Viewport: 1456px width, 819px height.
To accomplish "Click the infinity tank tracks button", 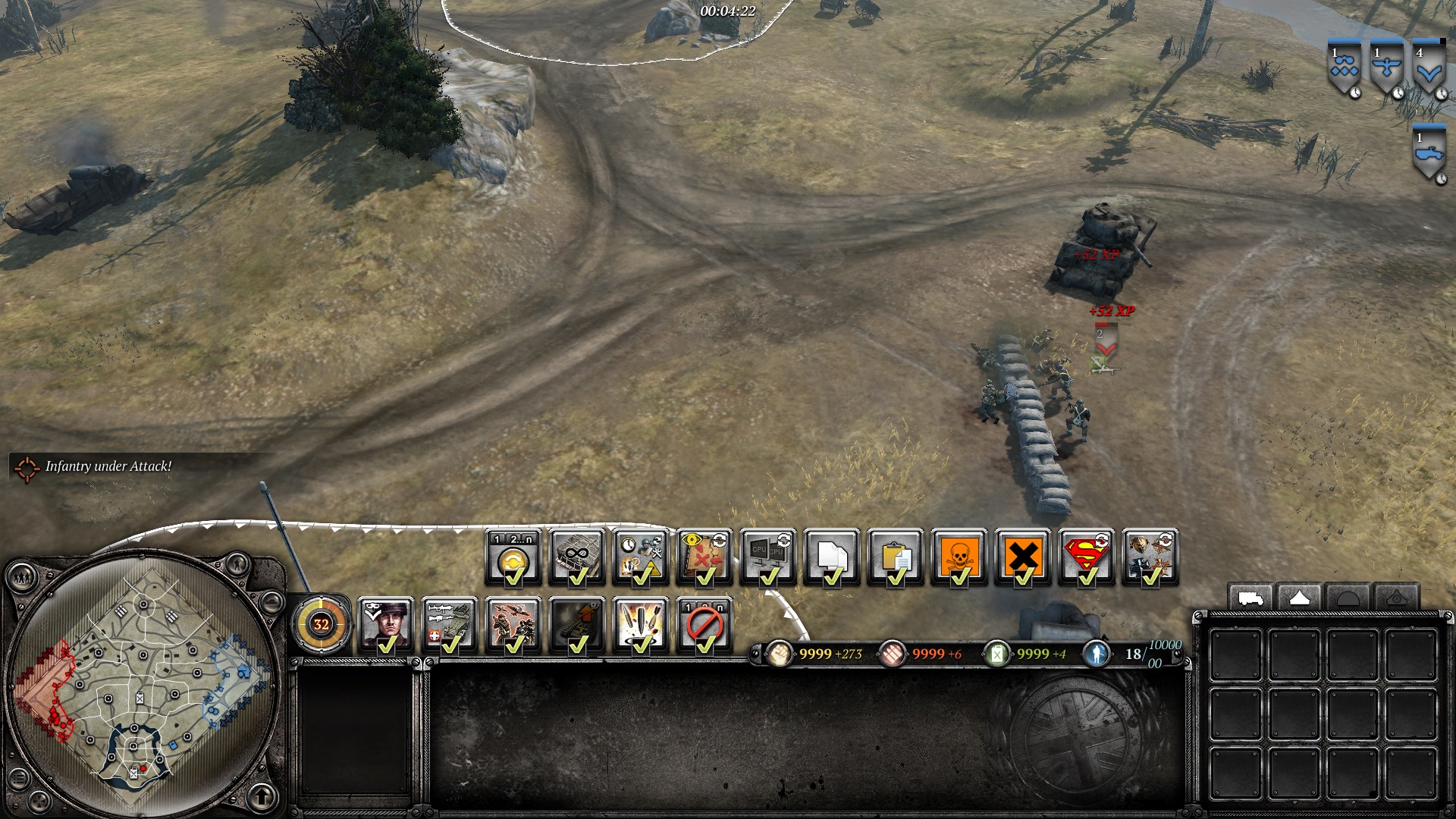I will pos(577,557).
